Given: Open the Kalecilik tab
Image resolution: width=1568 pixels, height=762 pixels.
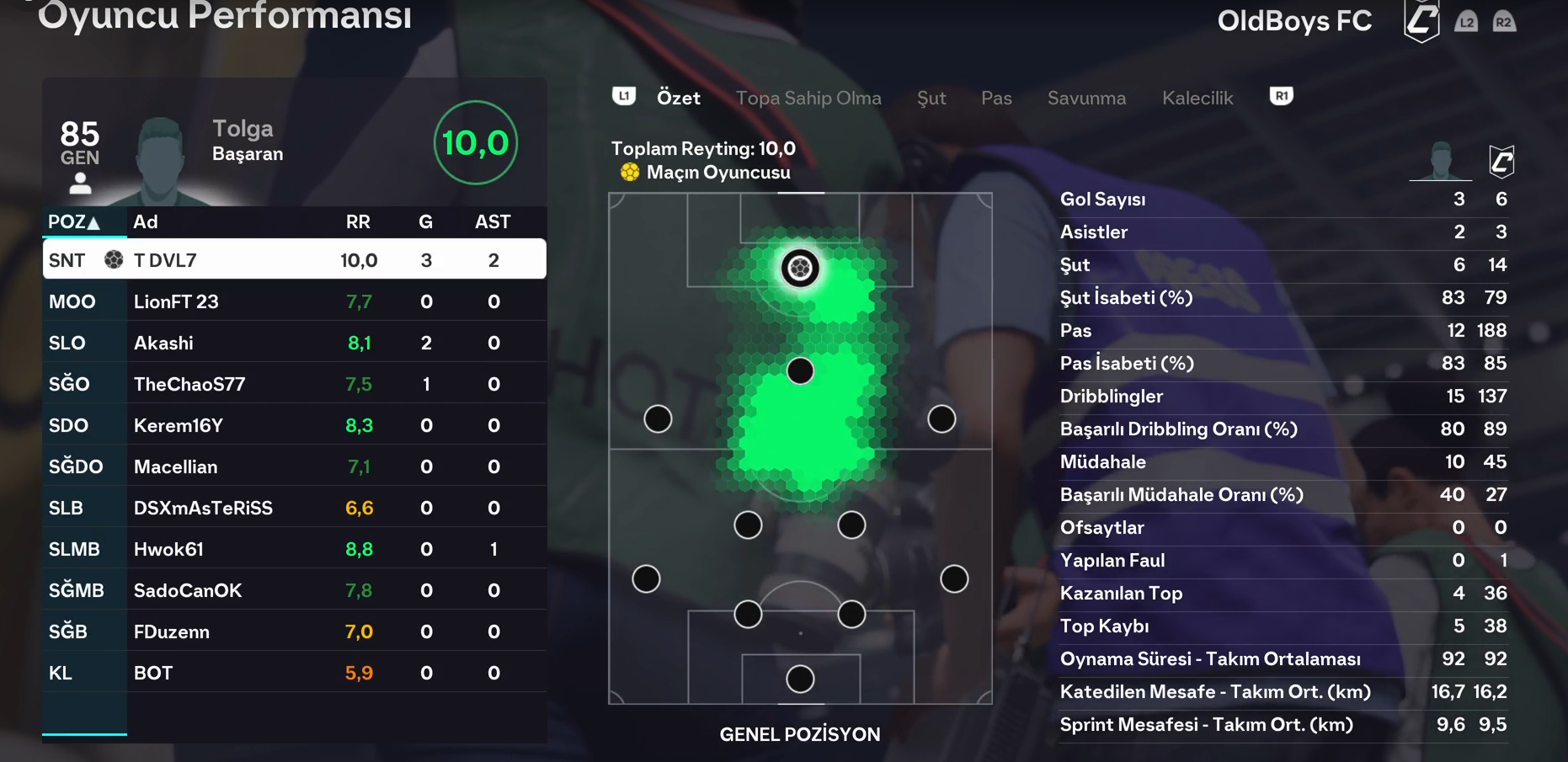Looking at the screenshot, I should 1197,98.
